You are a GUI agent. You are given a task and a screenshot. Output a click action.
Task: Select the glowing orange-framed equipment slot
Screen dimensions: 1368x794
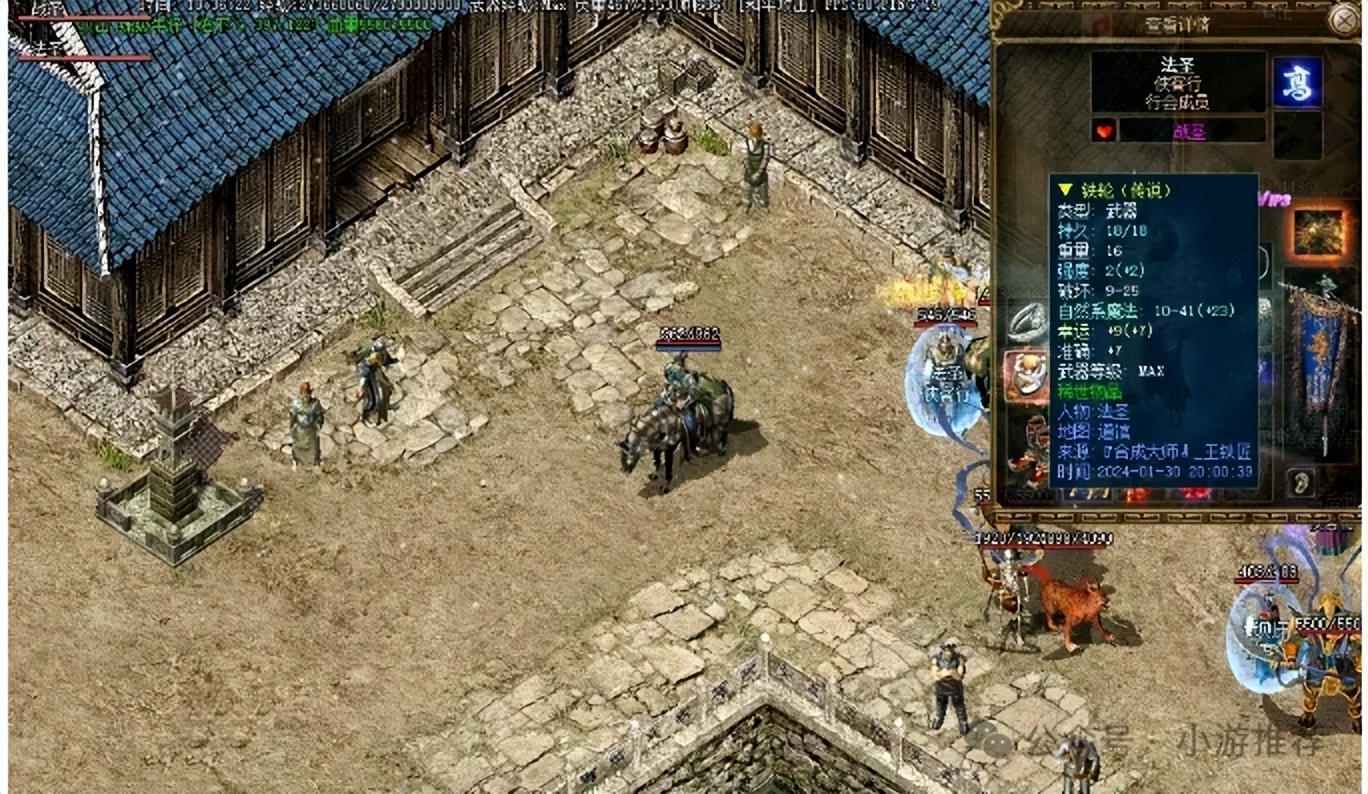1319,233
